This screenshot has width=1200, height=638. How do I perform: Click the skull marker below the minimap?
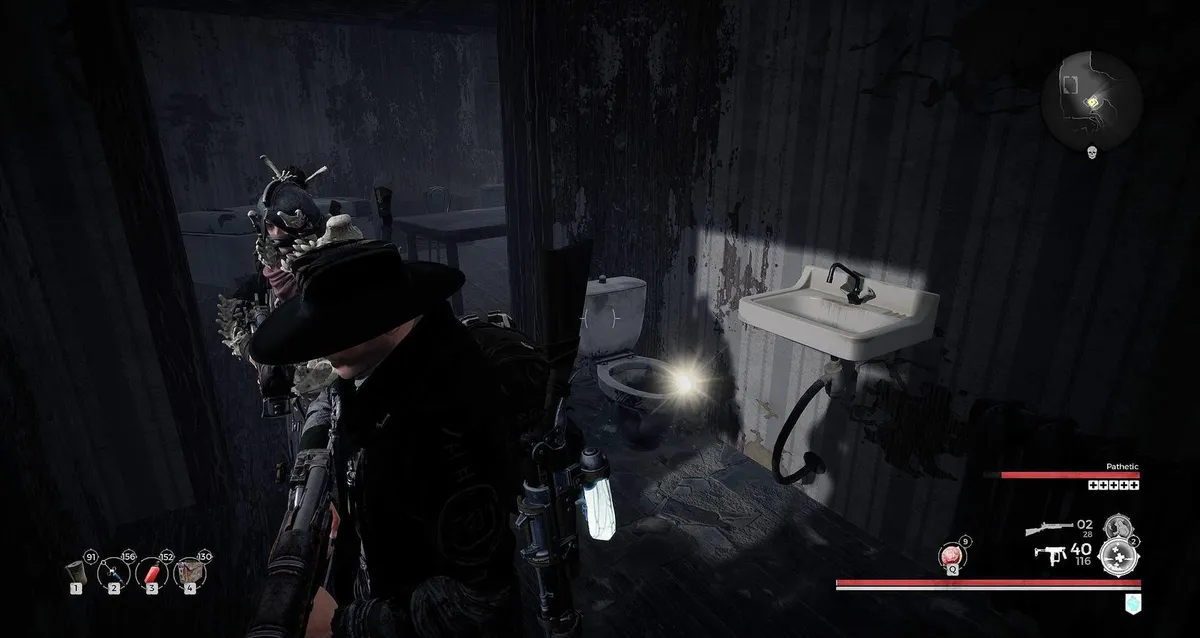1092,152
